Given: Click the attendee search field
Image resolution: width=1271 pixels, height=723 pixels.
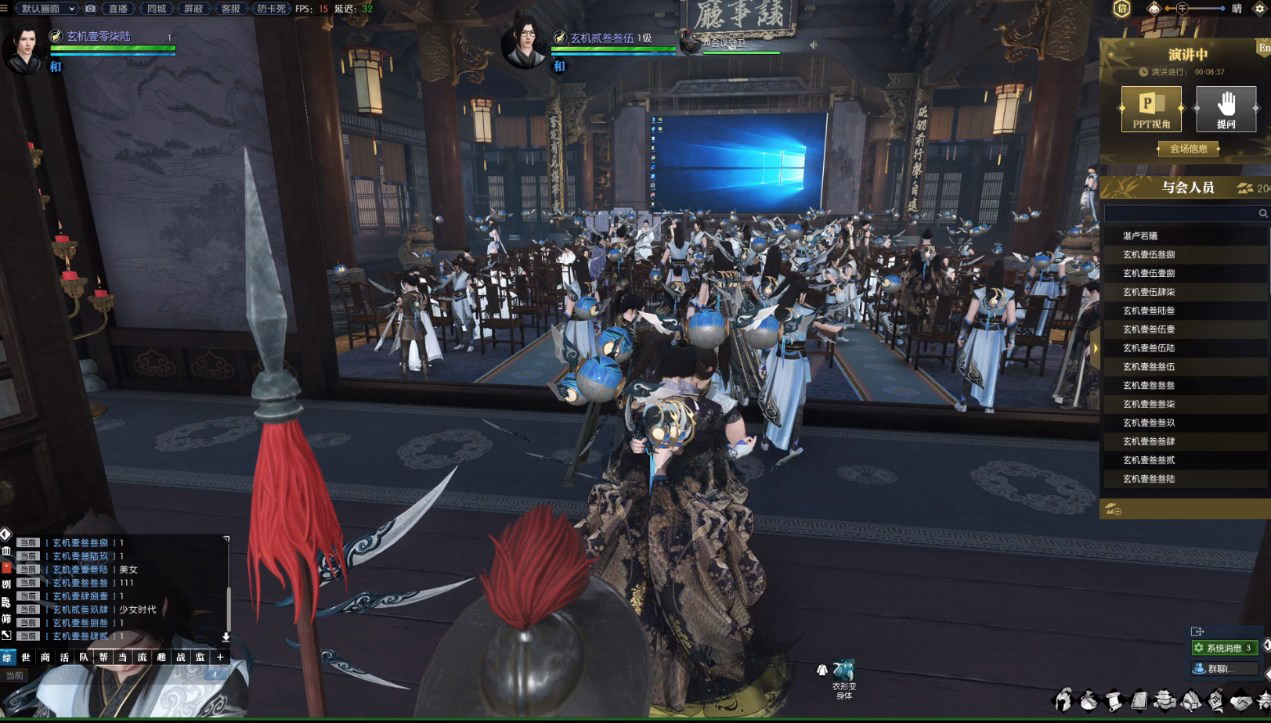Looking at the screenshot, I should (1180, 214).
